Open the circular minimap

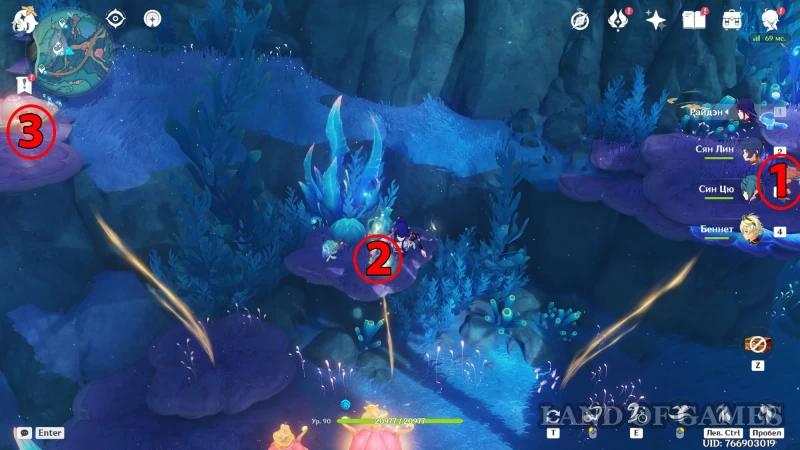(70, 43)
